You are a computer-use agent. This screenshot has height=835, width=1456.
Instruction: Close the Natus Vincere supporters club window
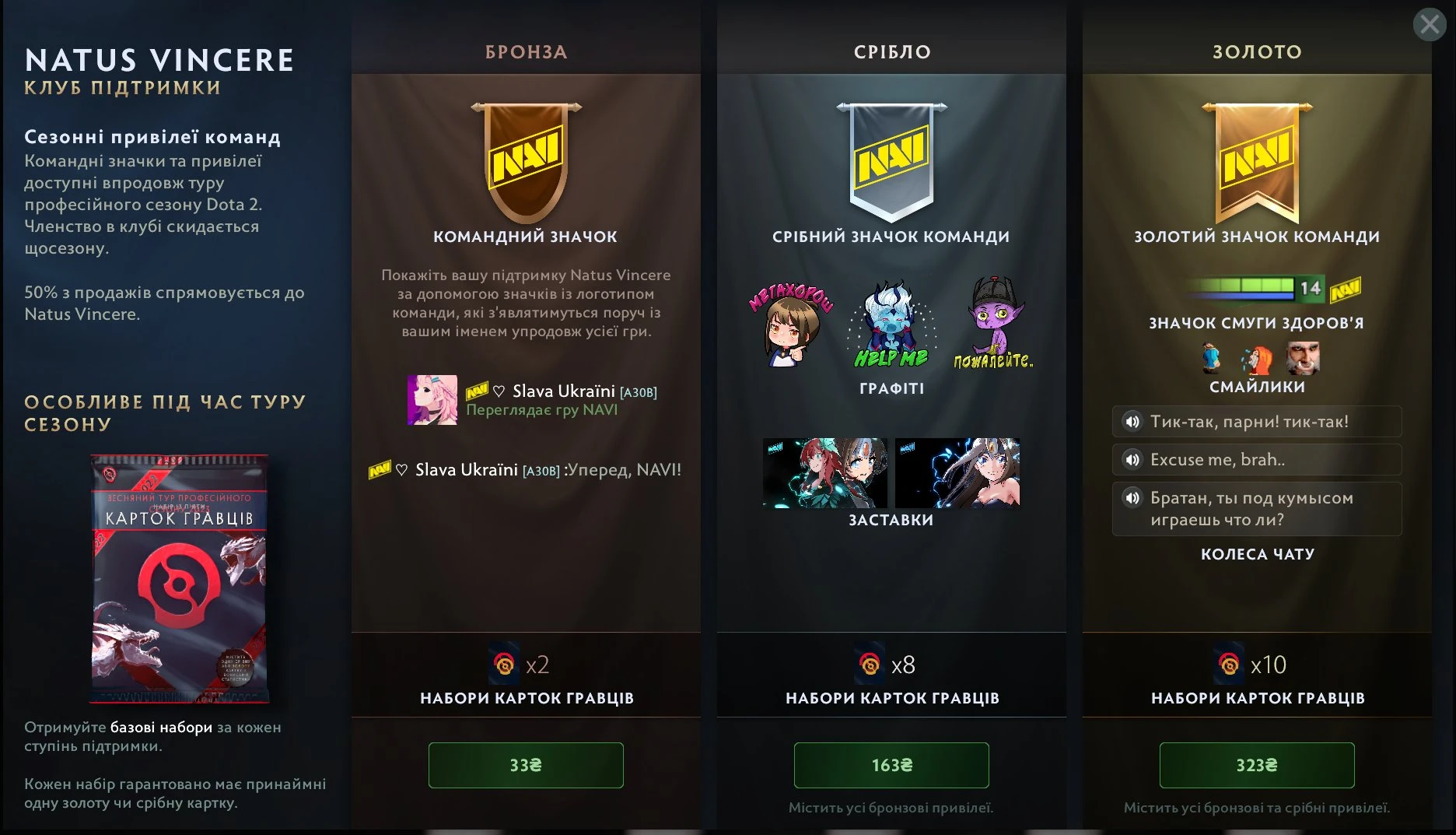[1430, 25]
